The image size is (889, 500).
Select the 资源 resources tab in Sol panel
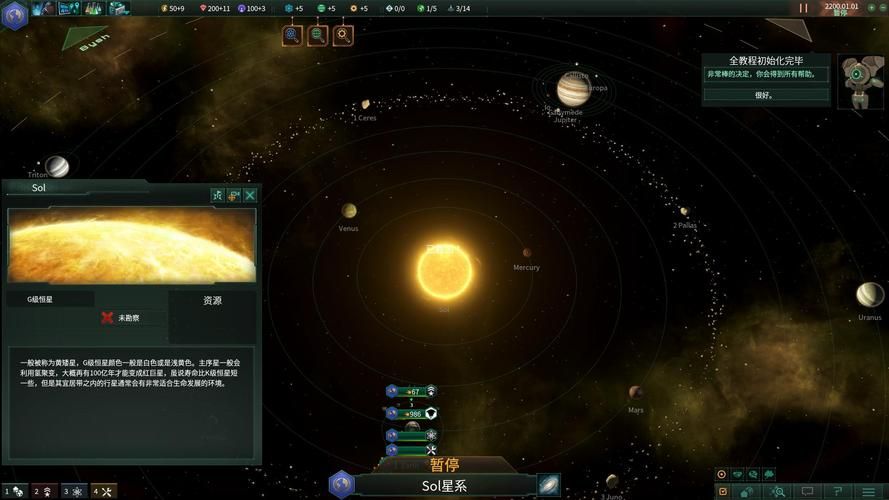[212, 300]
